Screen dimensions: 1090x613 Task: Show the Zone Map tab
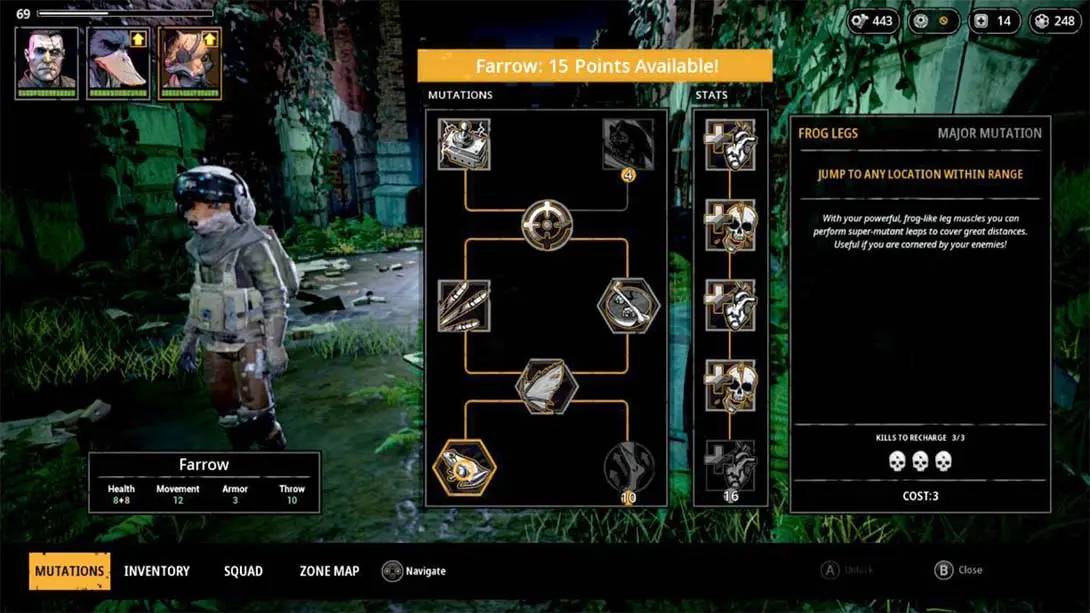pyautogui.click(x=329, y=571)
